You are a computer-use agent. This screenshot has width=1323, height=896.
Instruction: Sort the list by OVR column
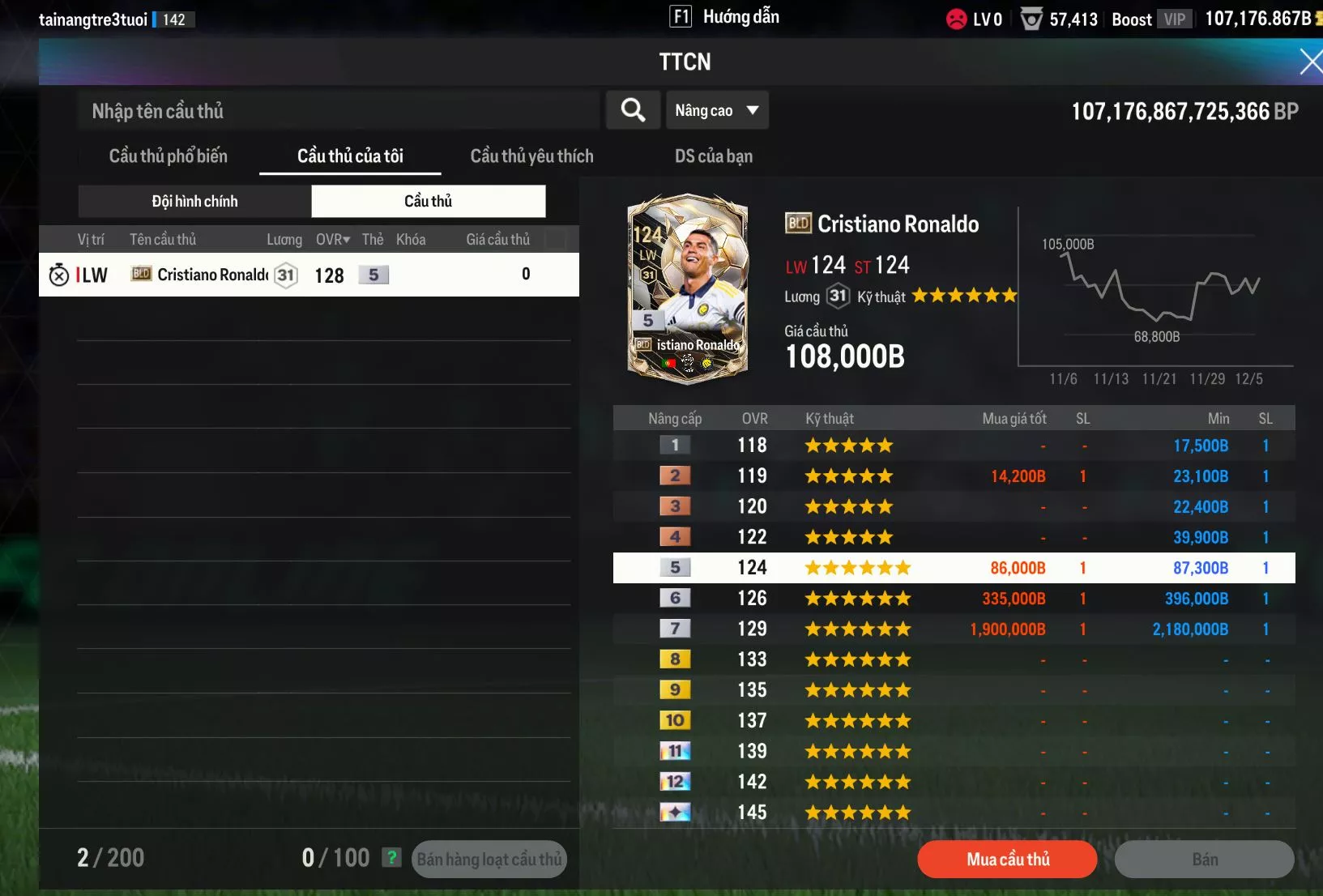(x=332, y=240)
